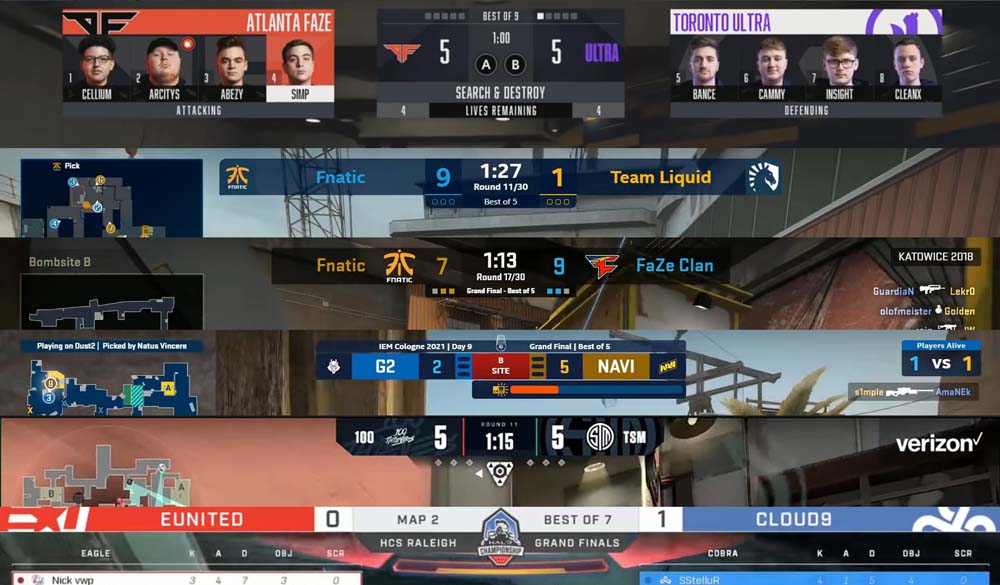Click Abezy's portrait on Atlanta FaZe
This screenshot has height=585, width=1000.
coord(231,66)
